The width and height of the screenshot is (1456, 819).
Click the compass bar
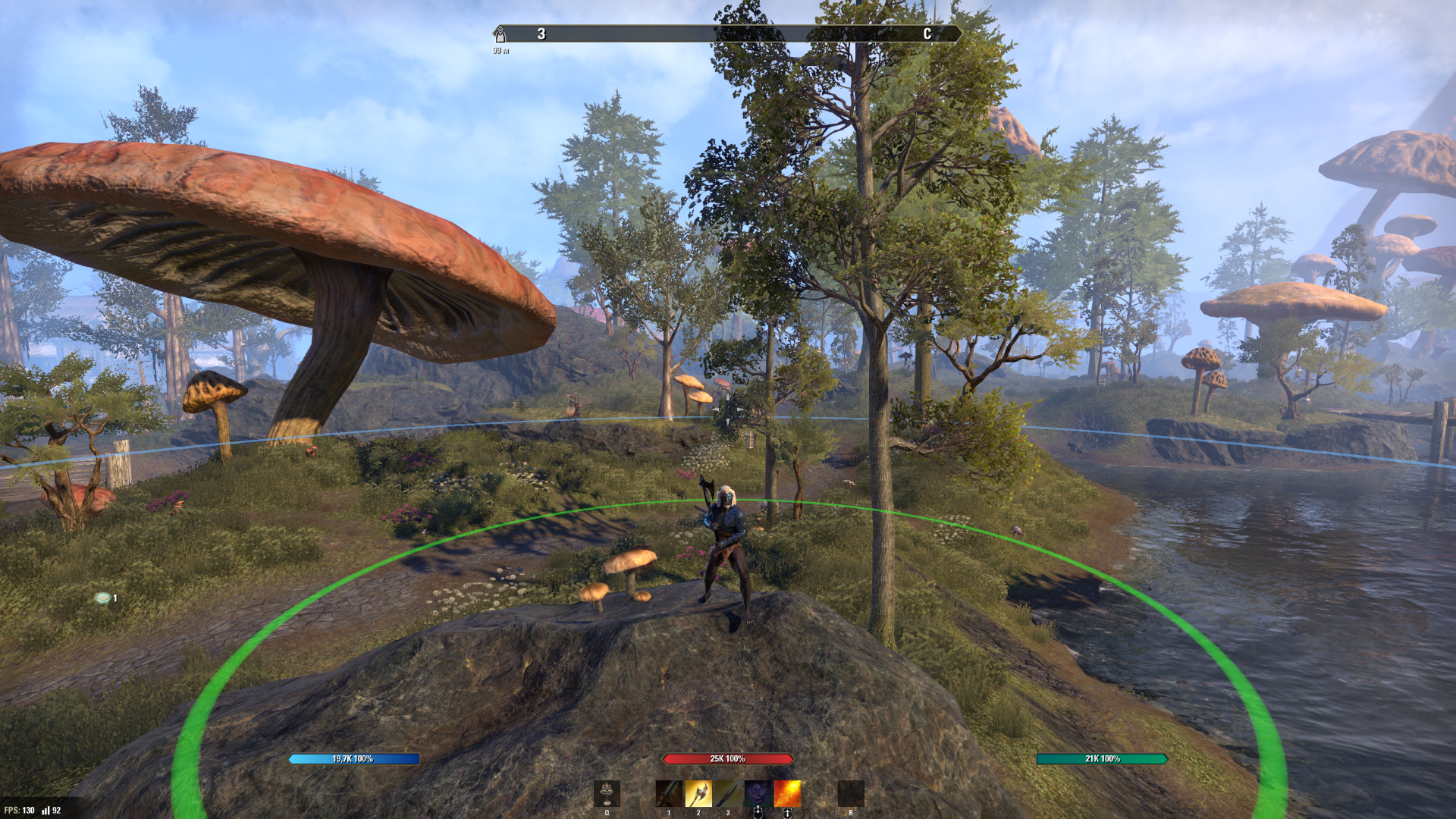tap(728, 34)
